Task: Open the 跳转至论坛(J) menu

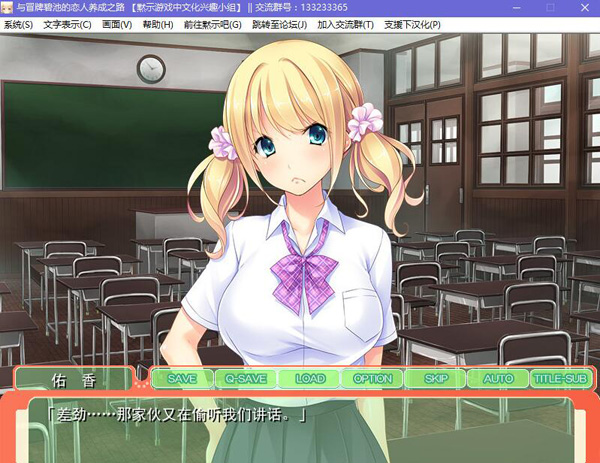Action: (x=279, y=24)
